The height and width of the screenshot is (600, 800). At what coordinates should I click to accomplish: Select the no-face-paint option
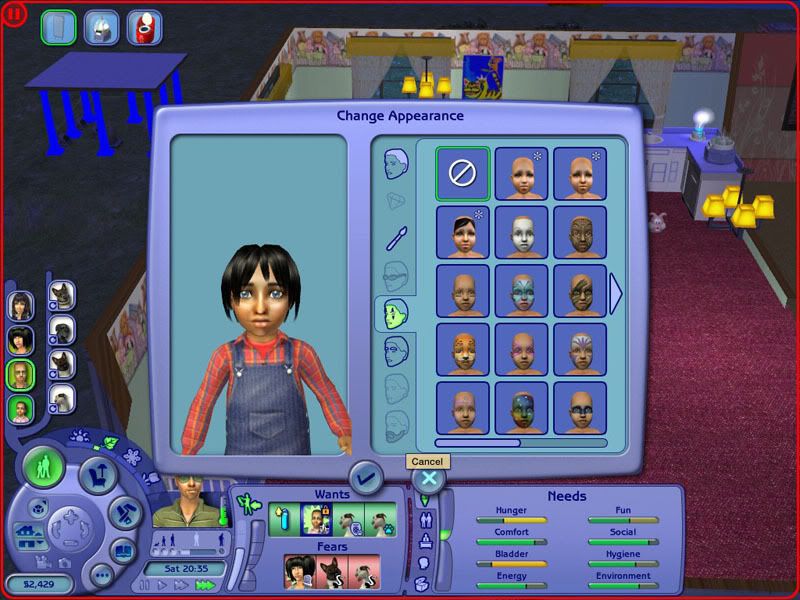pyautogui.click(x=463, y=172)
